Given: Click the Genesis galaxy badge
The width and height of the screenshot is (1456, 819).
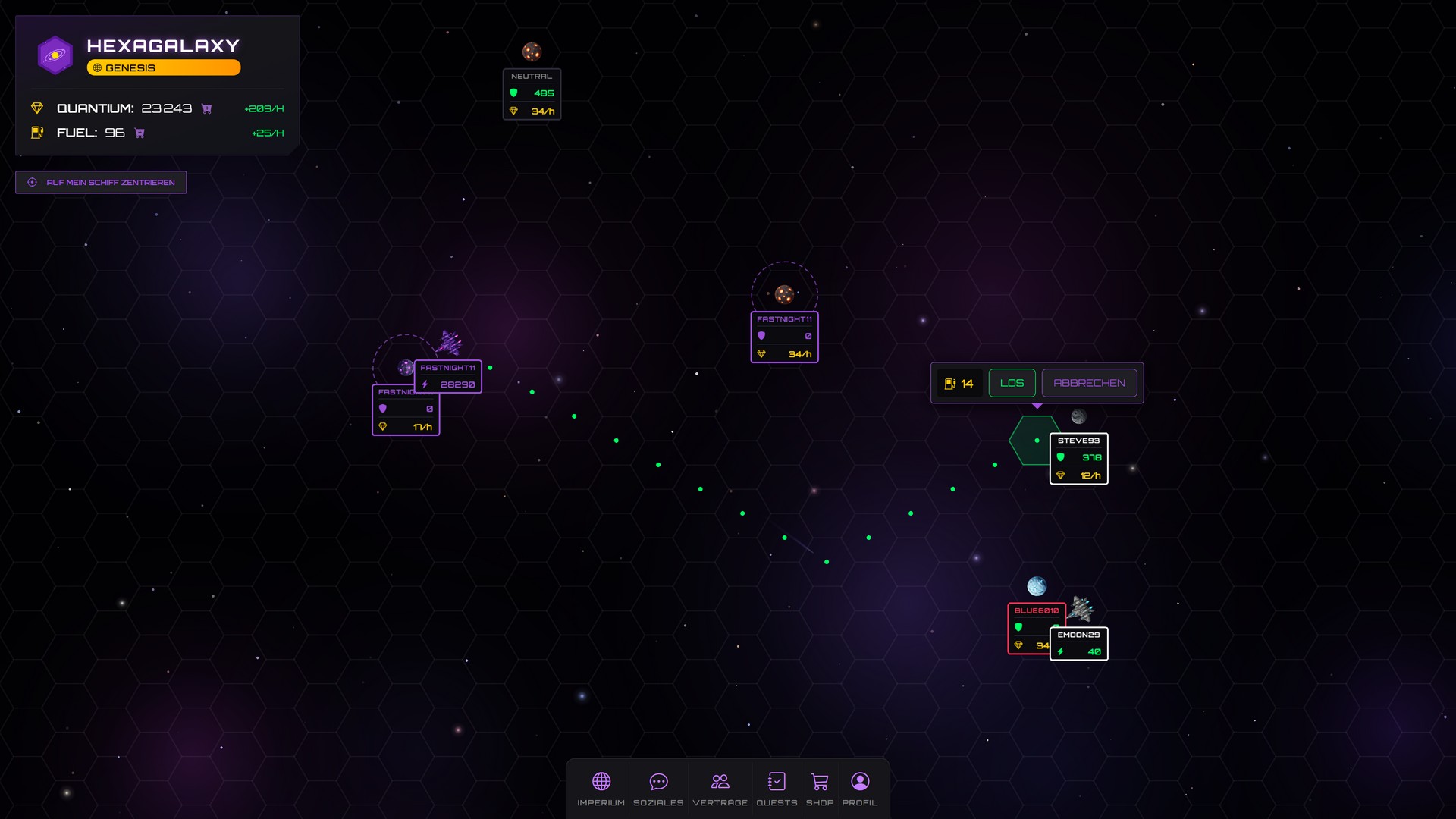Looking at the screenshot, I should pos(164,67).
